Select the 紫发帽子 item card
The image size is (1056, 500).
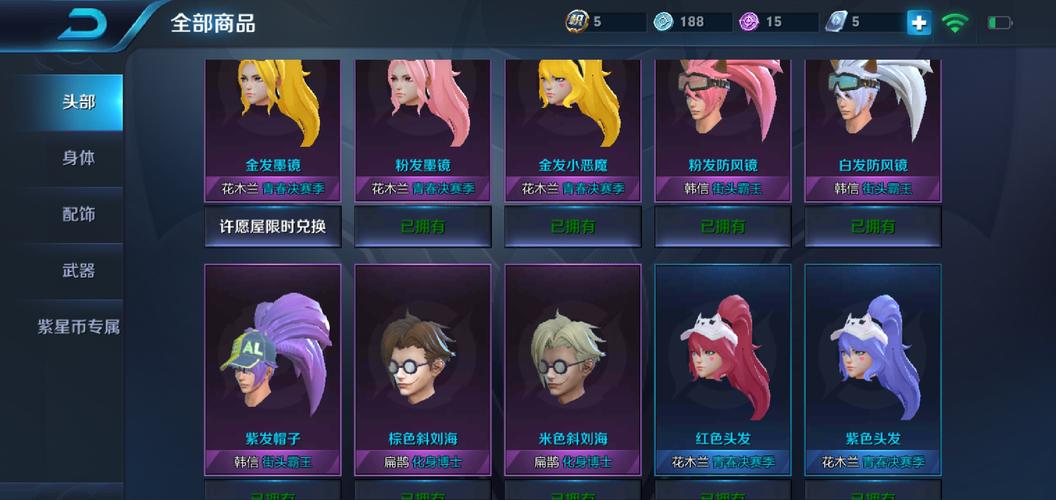click(273, 365)
